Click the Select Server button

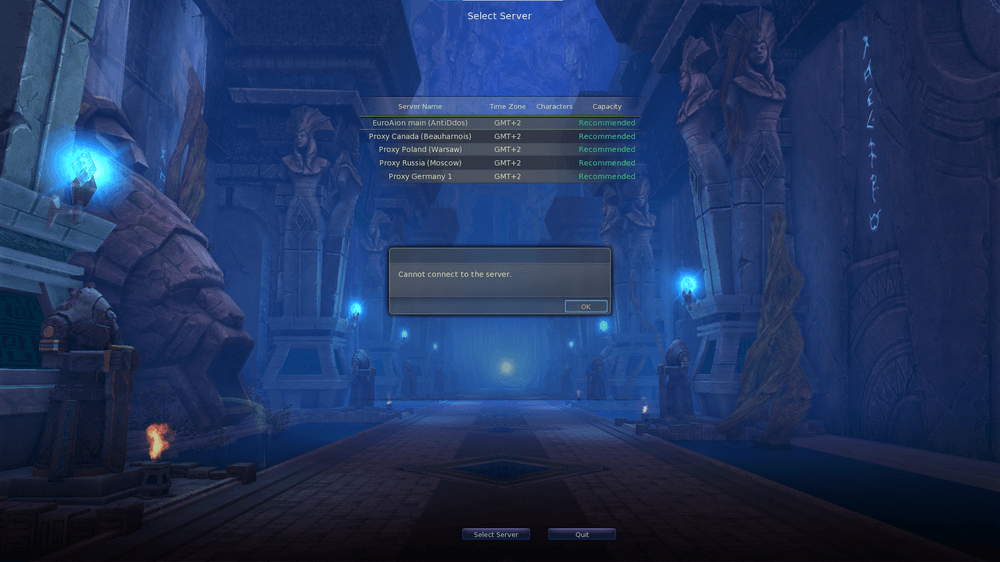pyautogui.click(x=496, y=535)
